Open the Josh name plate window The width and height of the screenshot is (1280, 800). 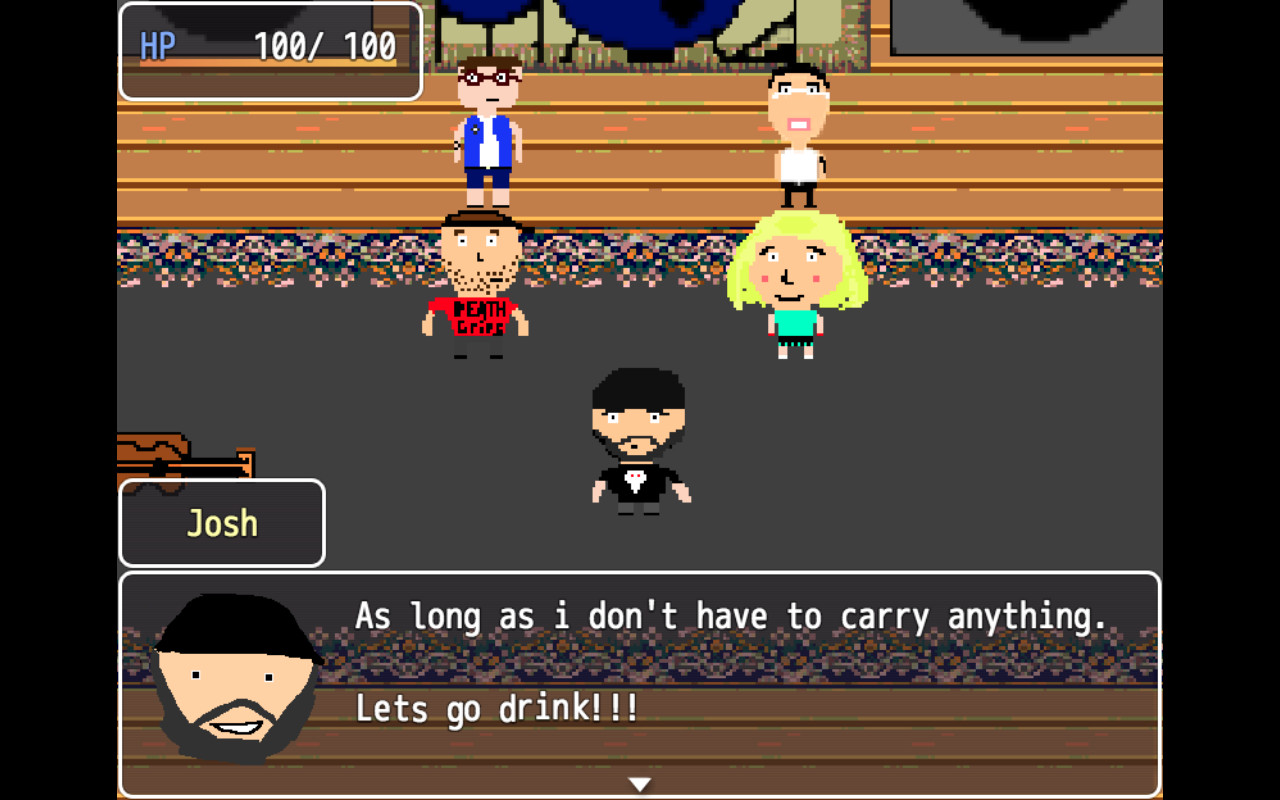222,522
